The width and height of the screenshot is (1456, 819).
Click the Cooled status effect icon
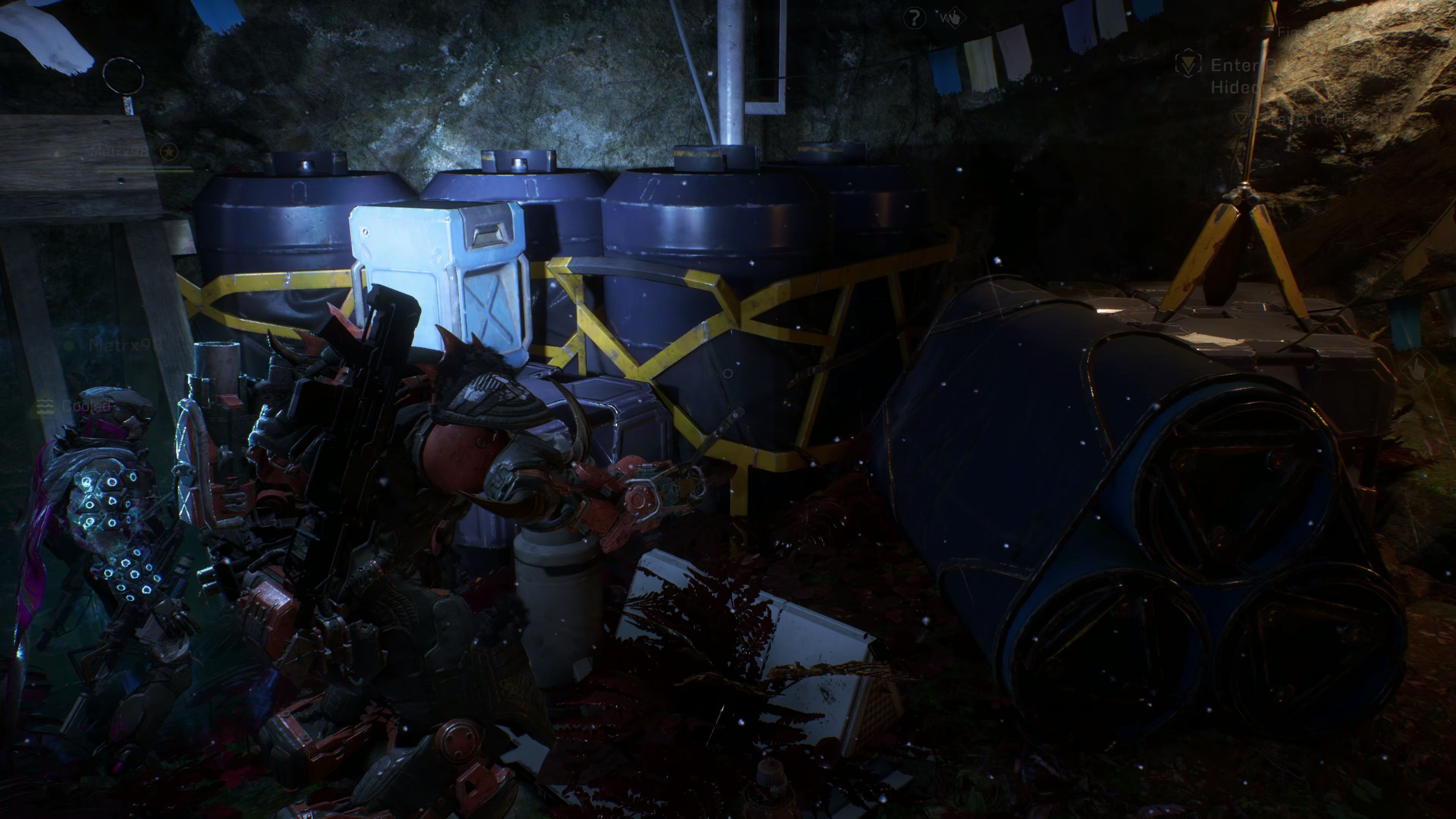(45, 405)
